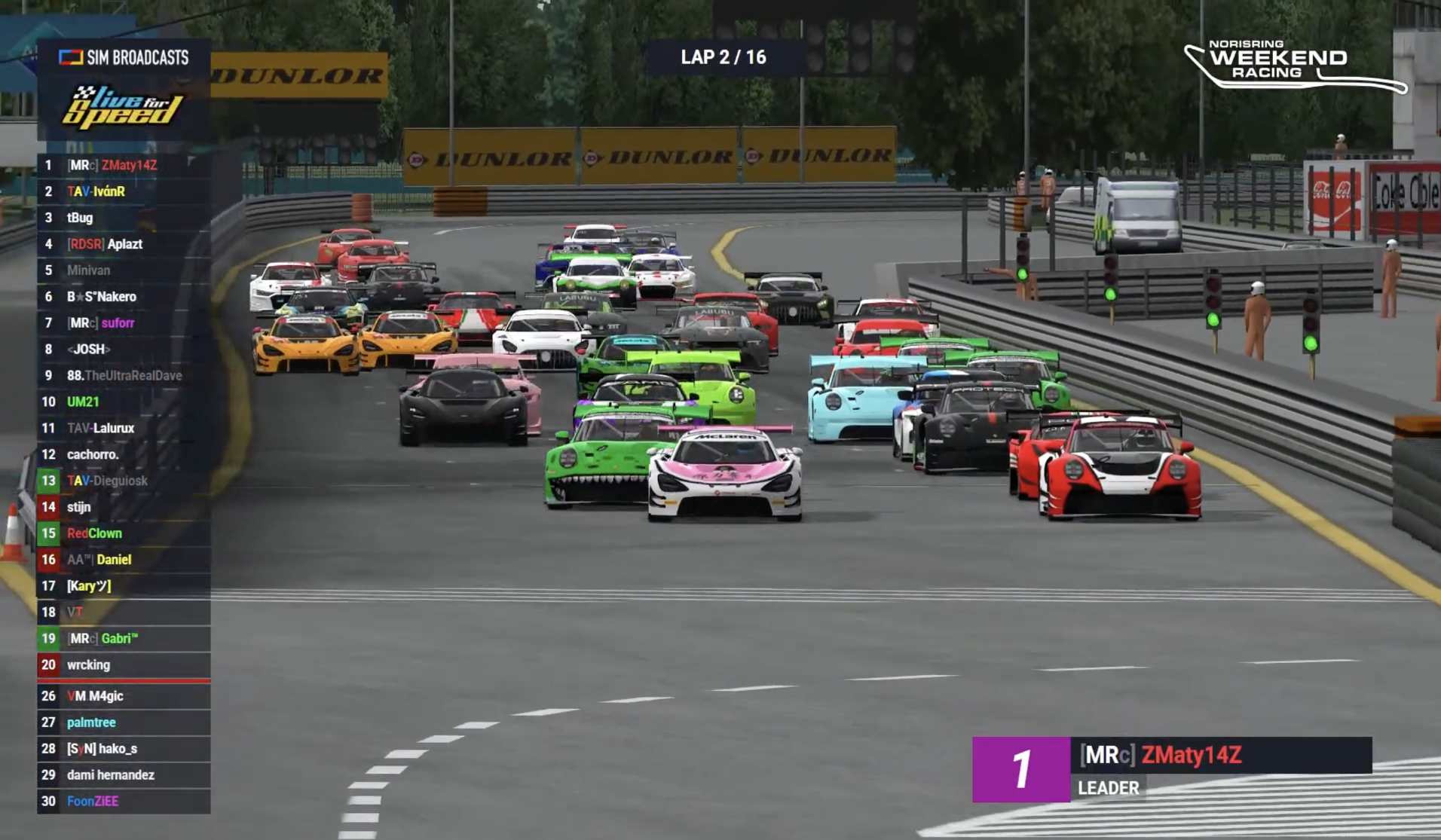Choose [MRc] suforr in the leaderboard
The width and height of the screenshot is (1441, 840).
(x=124, y=323)
